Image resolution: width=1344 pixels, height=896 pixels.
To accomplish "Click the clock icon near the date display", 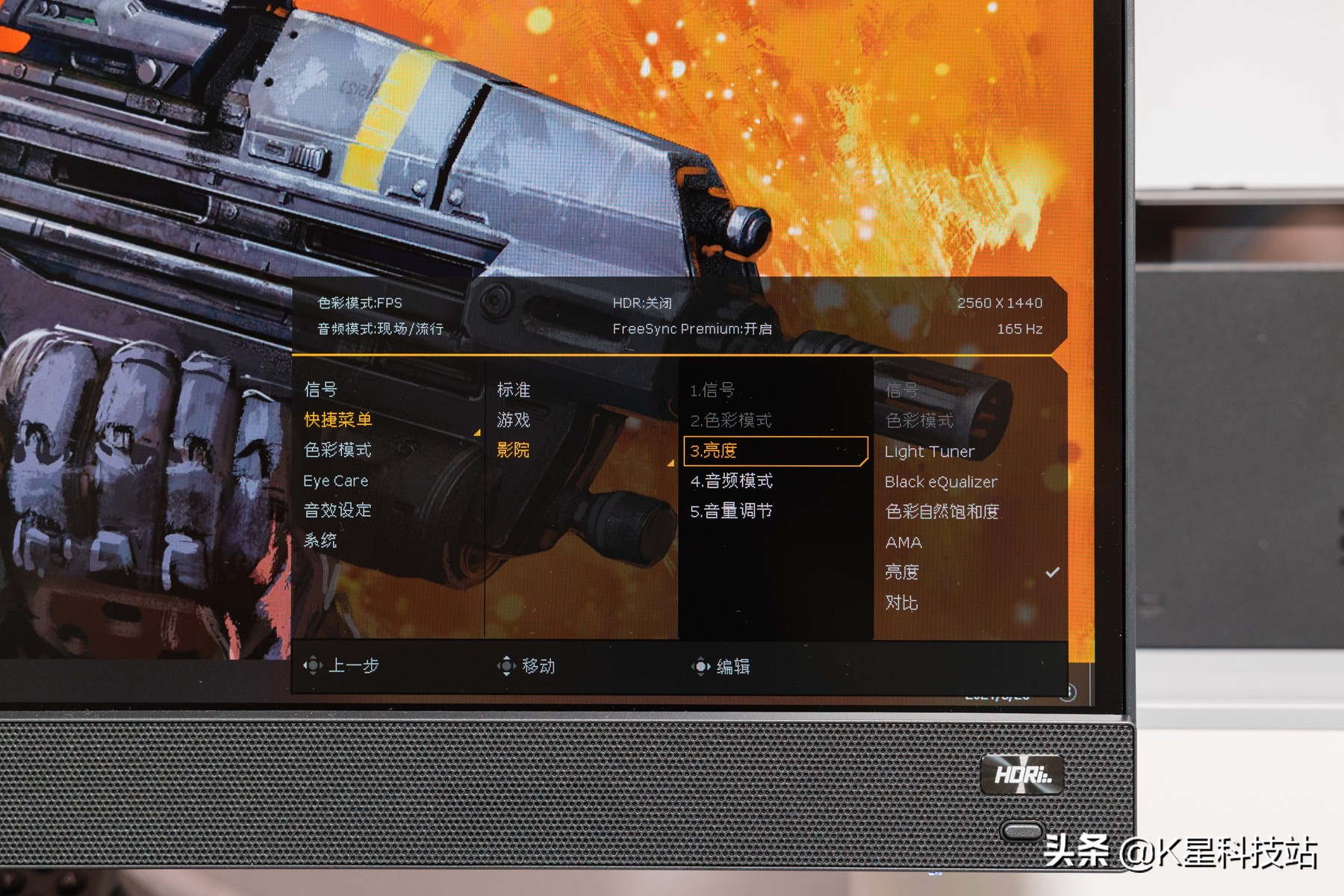I will click(x=1068, y=693).
